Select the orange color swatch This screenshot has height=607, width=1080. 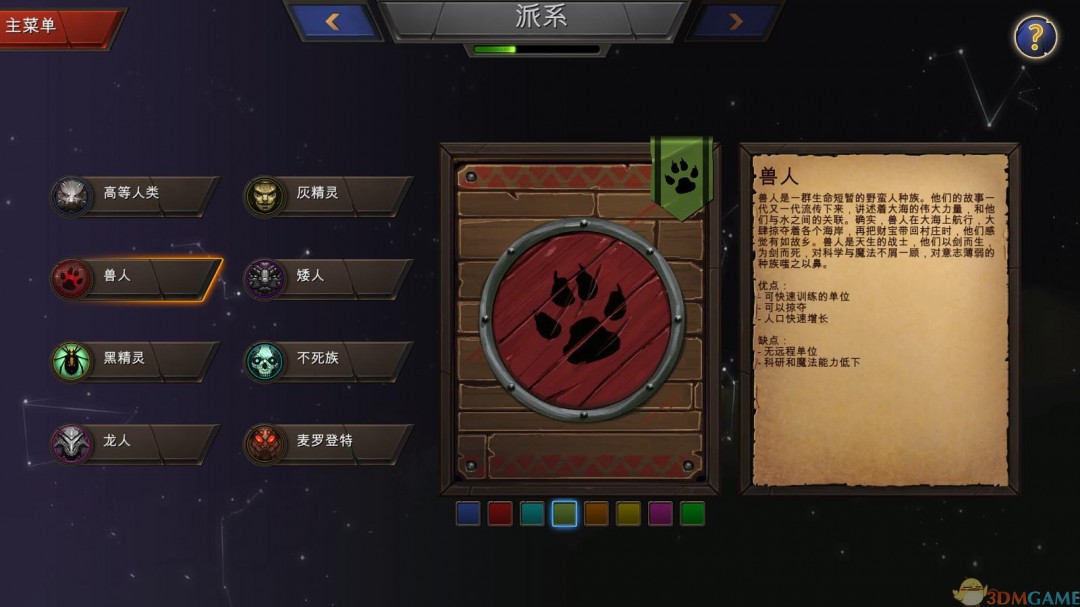(x=596, y=514)
